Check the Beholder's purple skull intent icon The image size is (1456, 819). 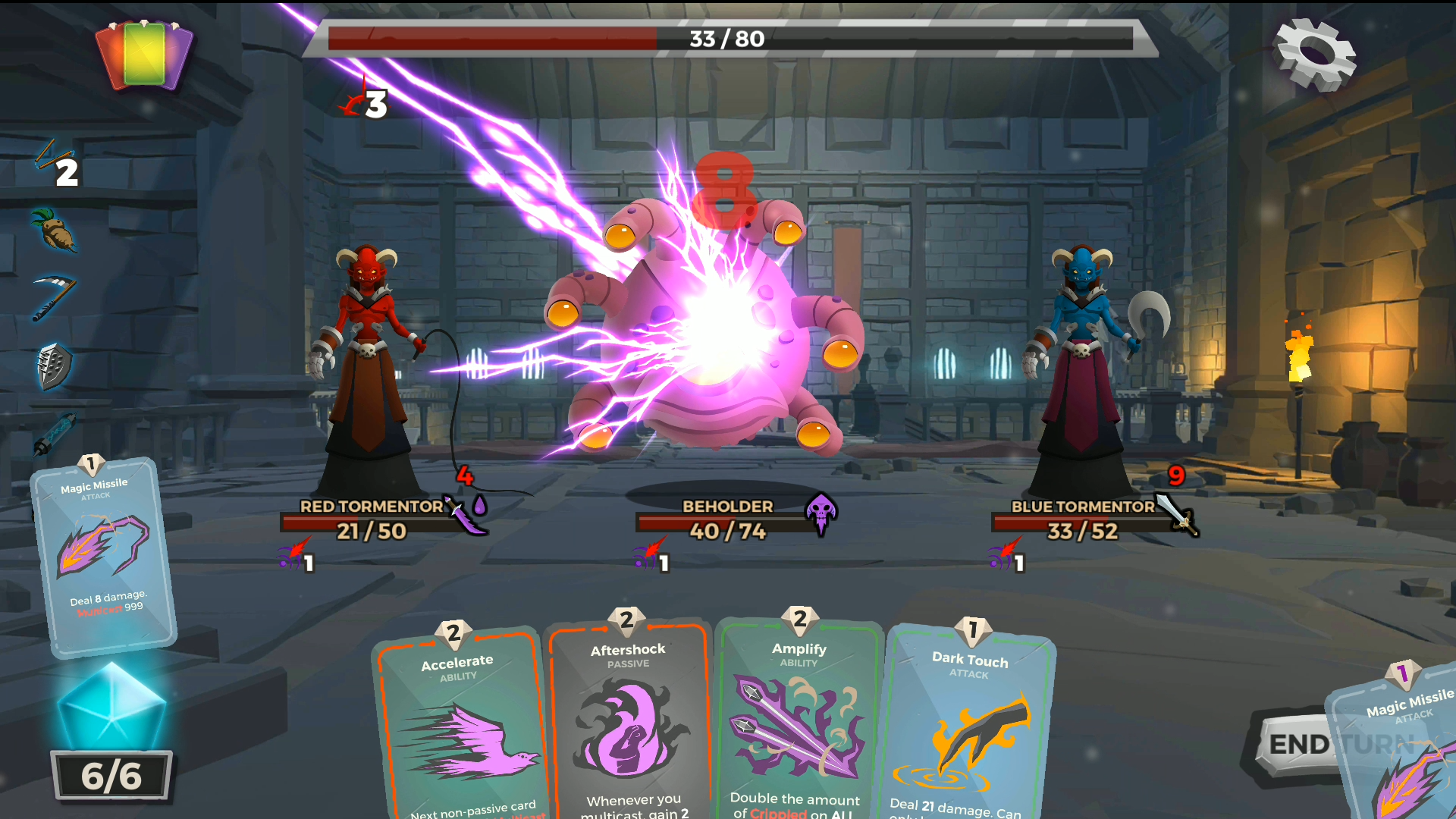pyautogui.click(x=821, y=514)
